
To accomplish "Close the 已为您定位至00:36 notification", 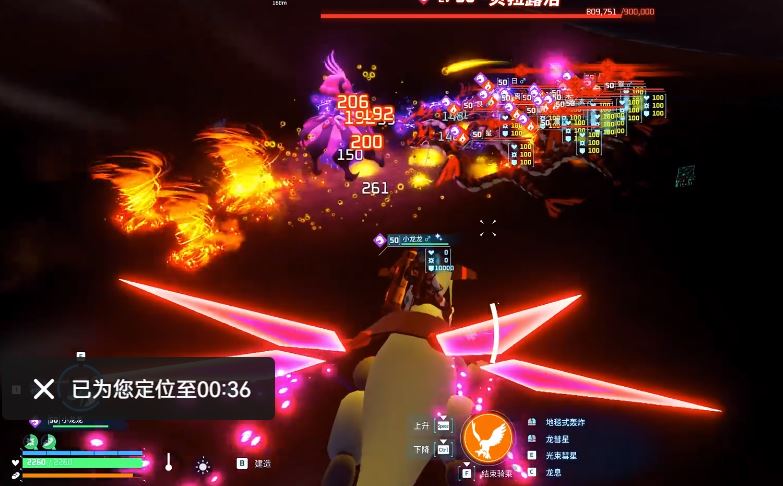I will coord(43,389).
